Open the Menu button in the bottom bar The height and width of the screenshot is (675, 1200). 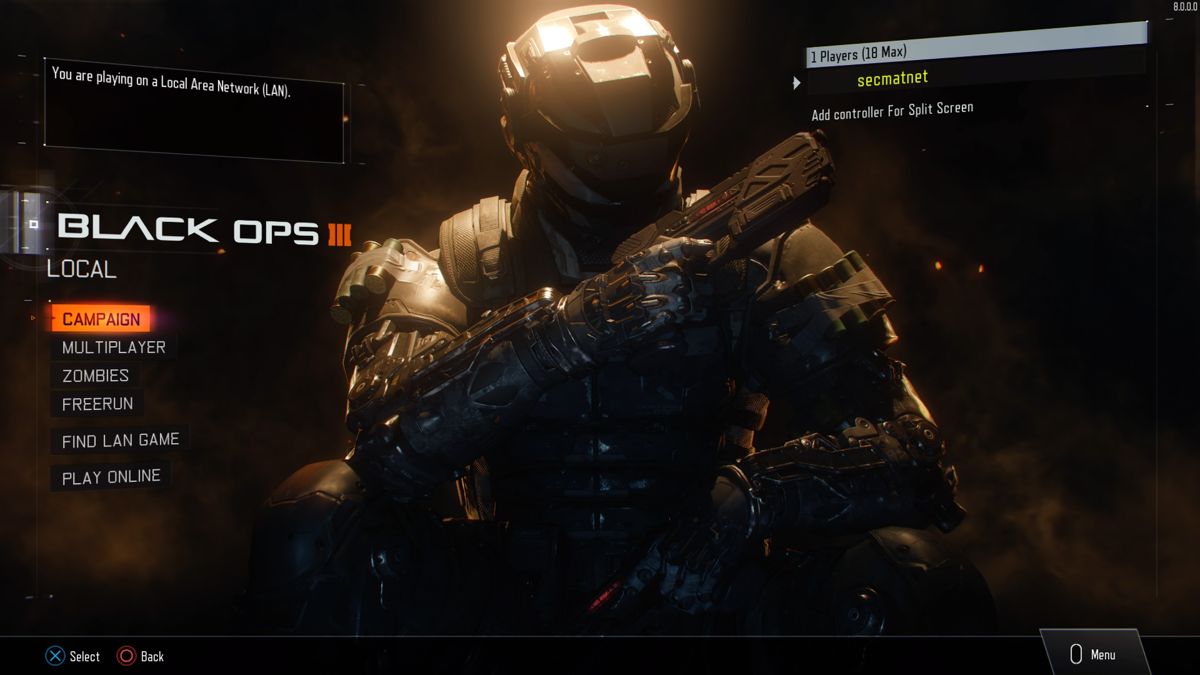click(1093, 654)
